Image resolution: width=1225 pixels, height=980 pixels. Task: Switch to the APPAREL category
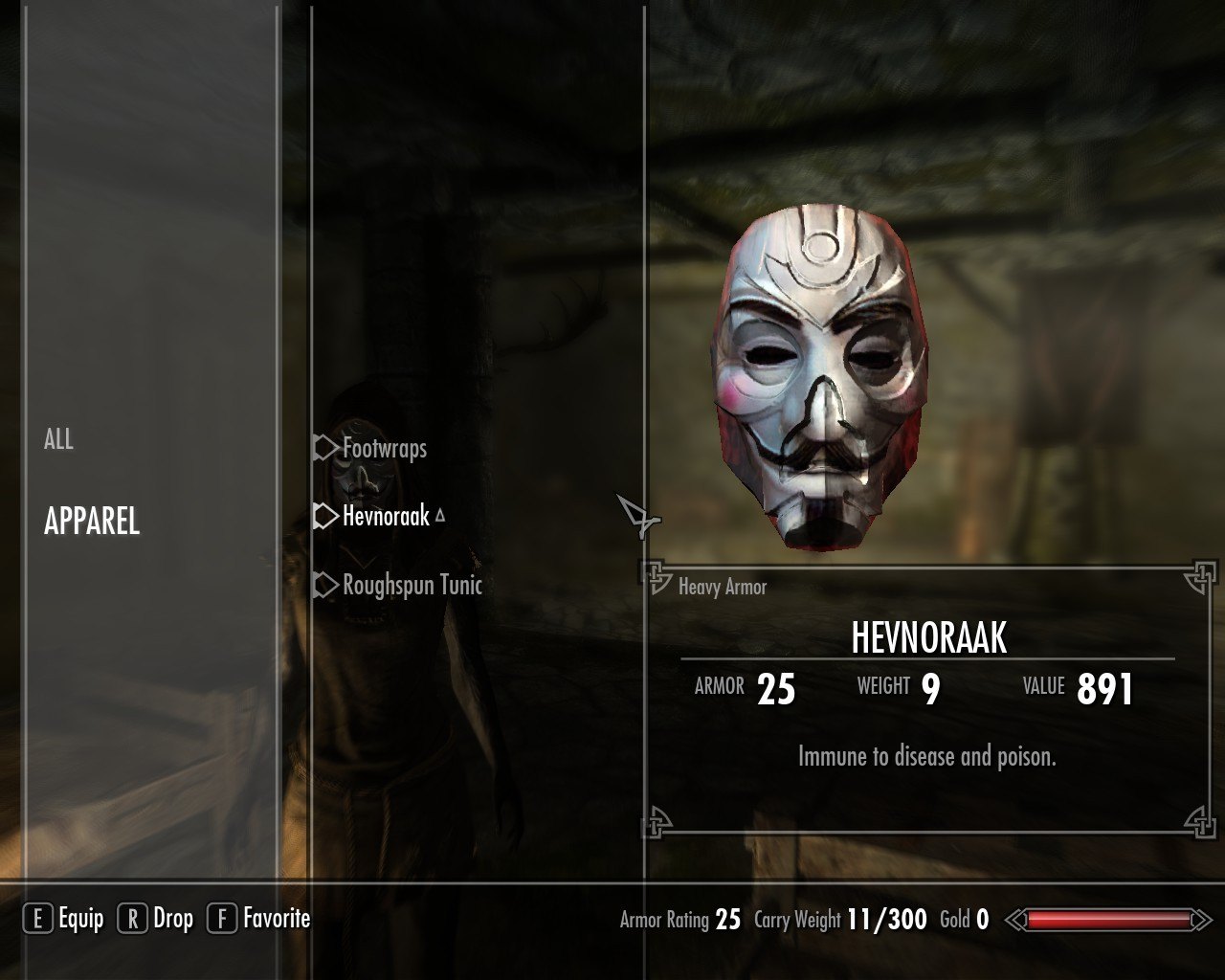pyautogui.click(x=92, y=522)
